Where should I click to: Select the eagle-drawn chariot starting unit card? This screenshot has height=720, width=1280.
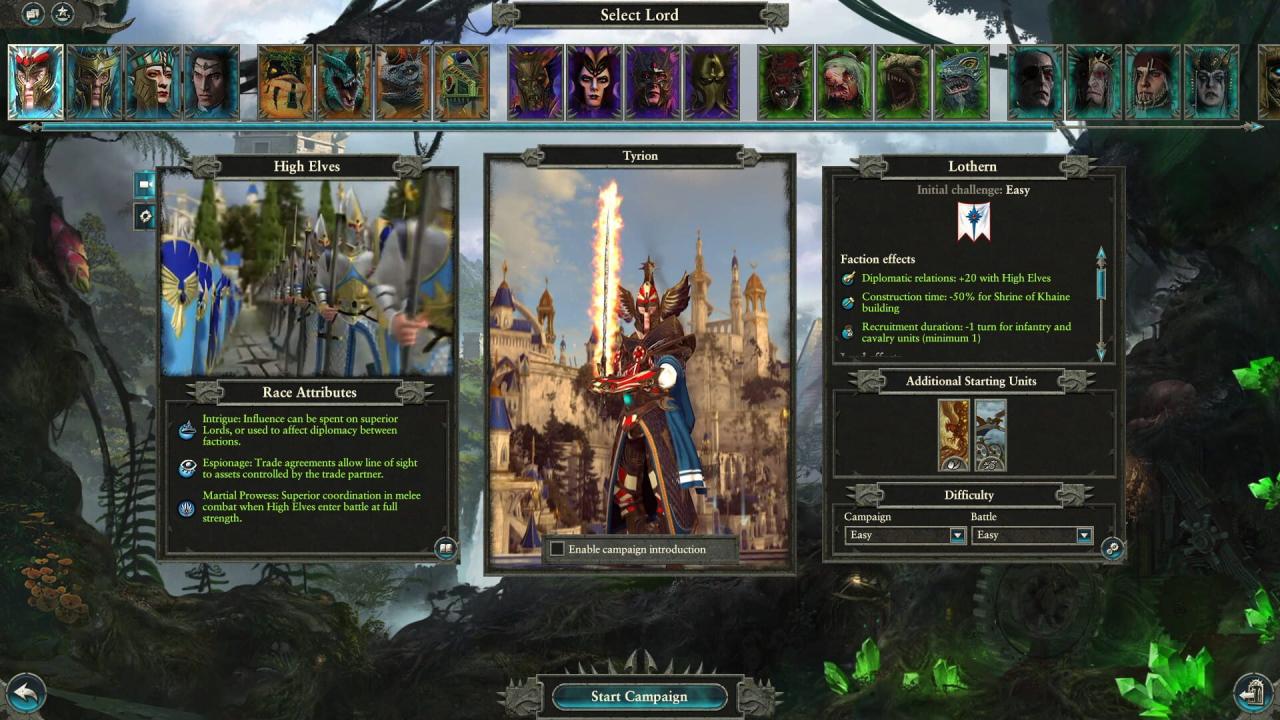pos(991,435)
